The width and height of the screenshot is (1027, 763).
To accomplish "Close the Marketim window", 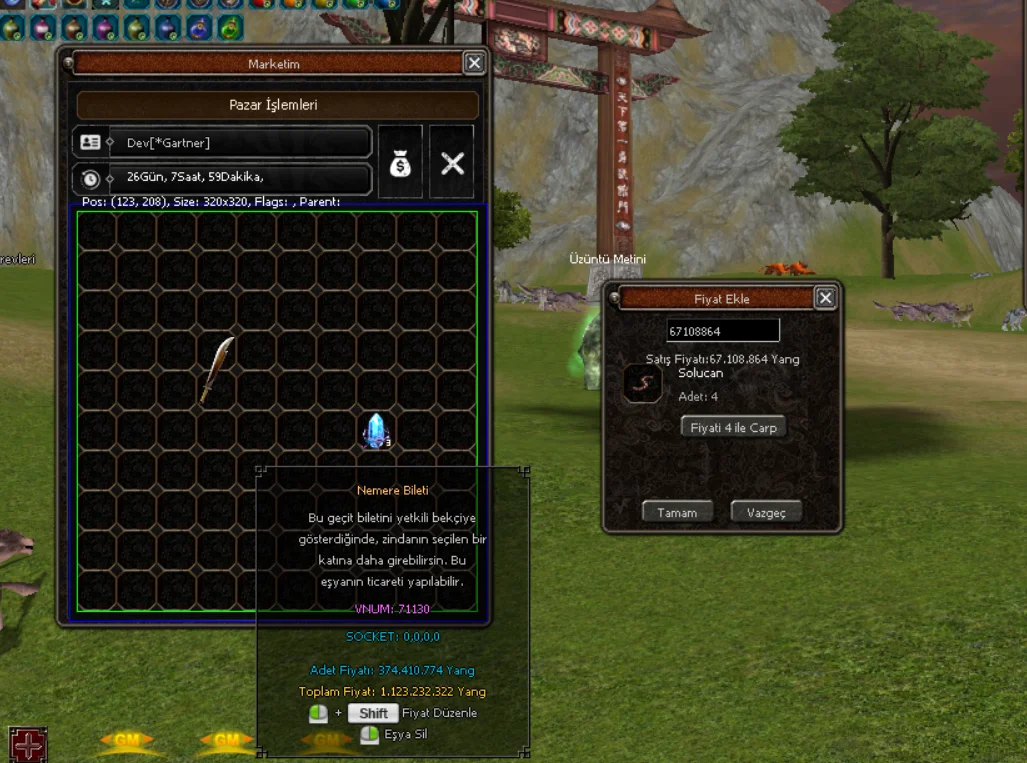I will point(474,64).
